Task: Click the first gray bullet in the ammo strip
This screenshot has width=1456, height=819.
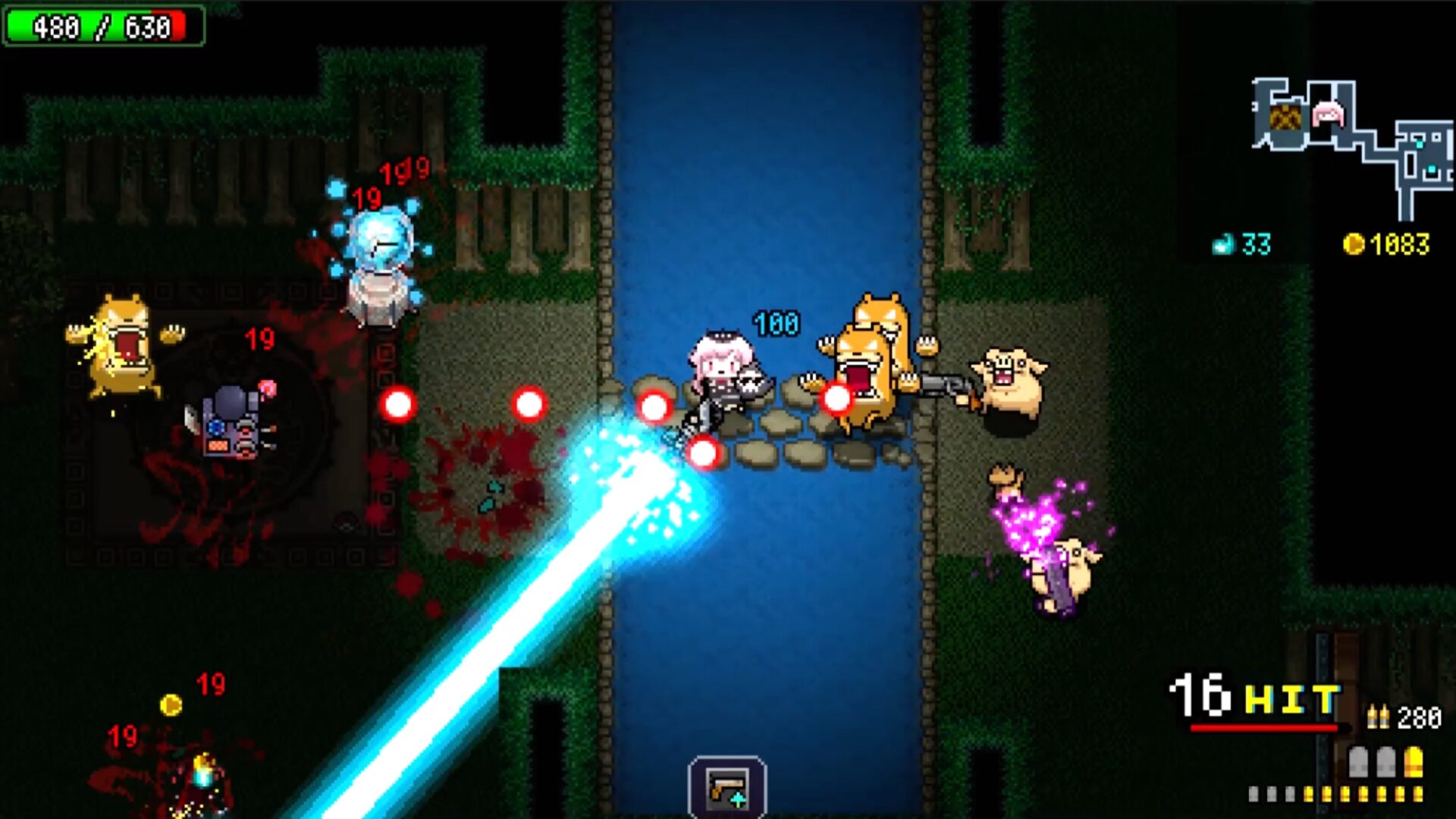Action: [1254, 794]
